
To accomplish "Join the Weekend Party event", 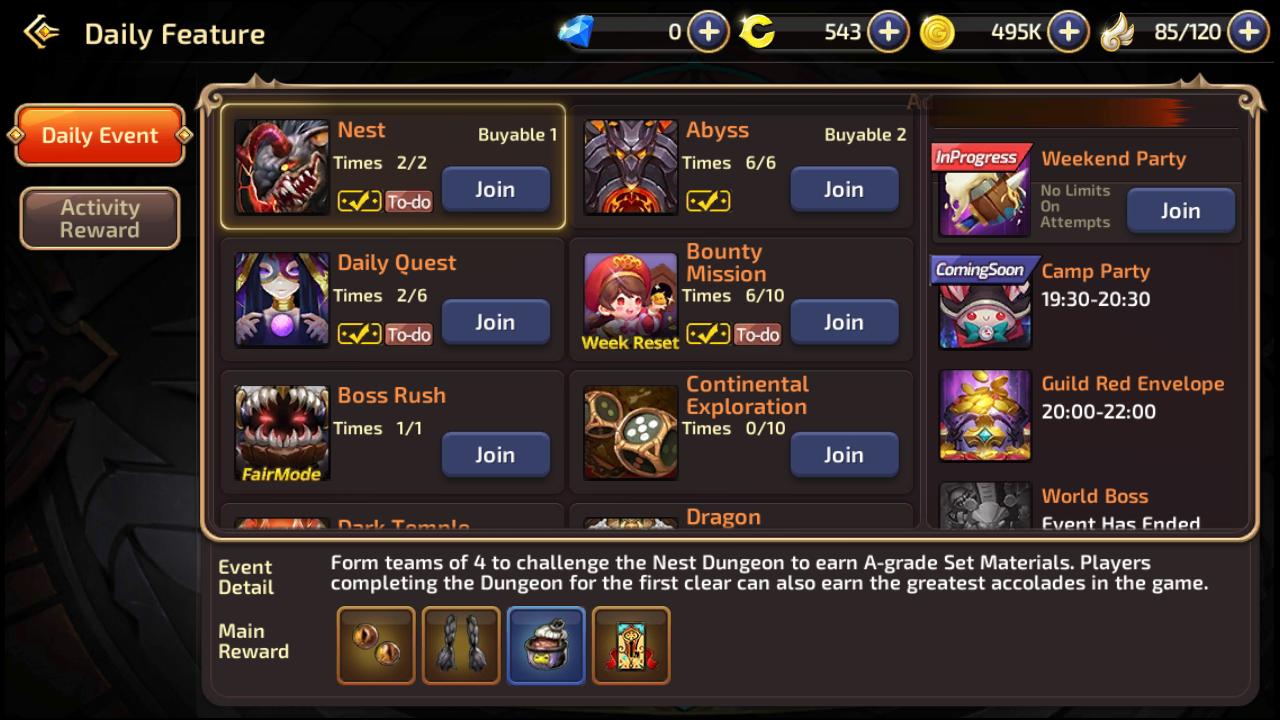I will (x=1180, y=210).
